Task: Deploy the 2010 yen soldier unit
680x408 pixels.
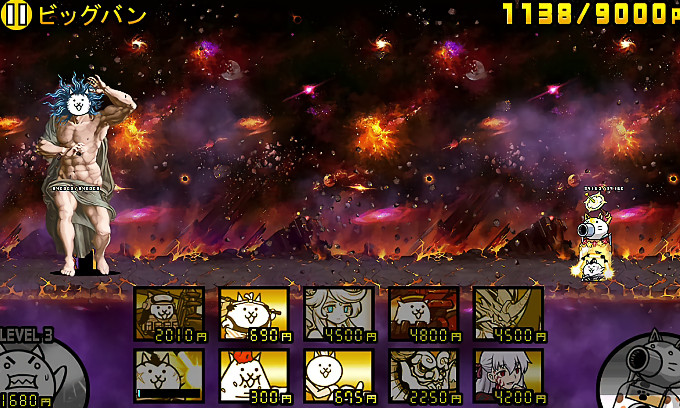Action: point(169,314)
